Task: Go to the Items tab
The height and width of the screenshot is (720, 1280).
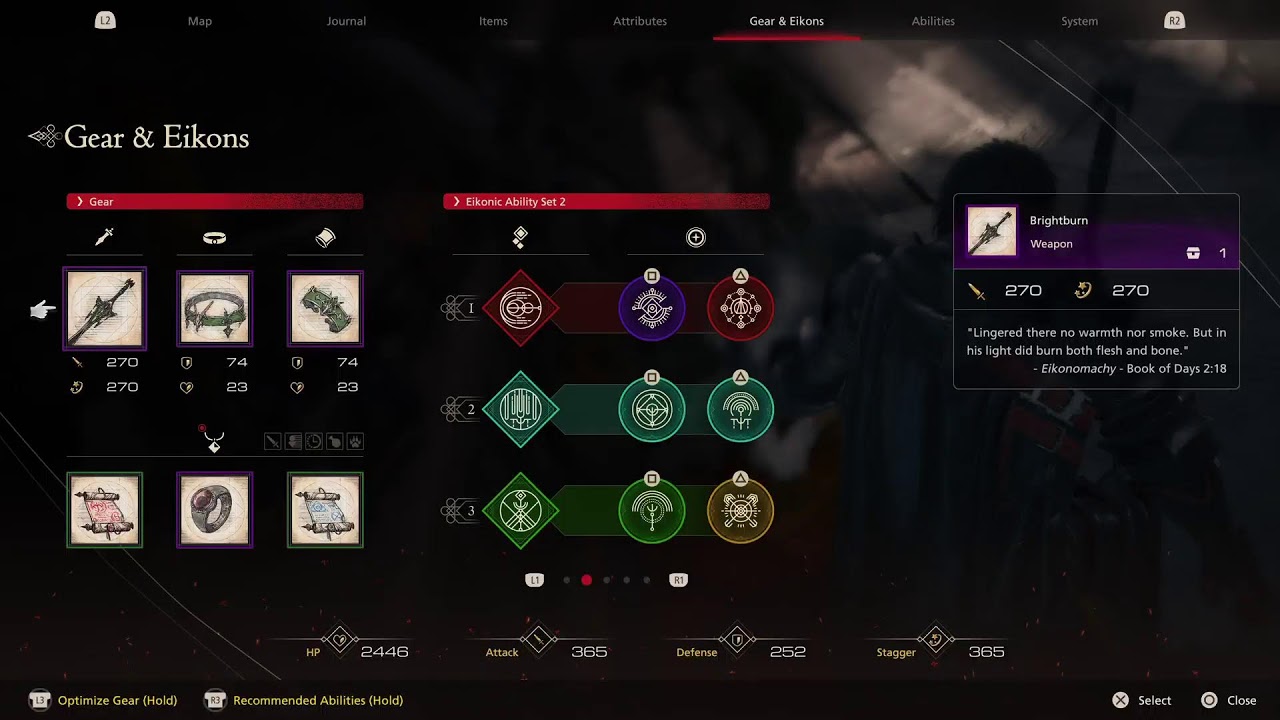Action: 493,21
